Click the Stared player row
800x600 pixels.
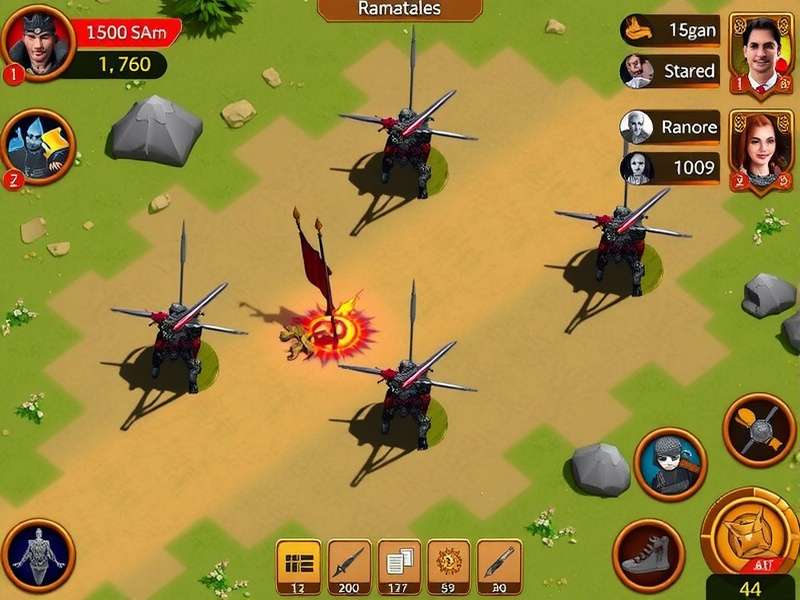point(670,71)
